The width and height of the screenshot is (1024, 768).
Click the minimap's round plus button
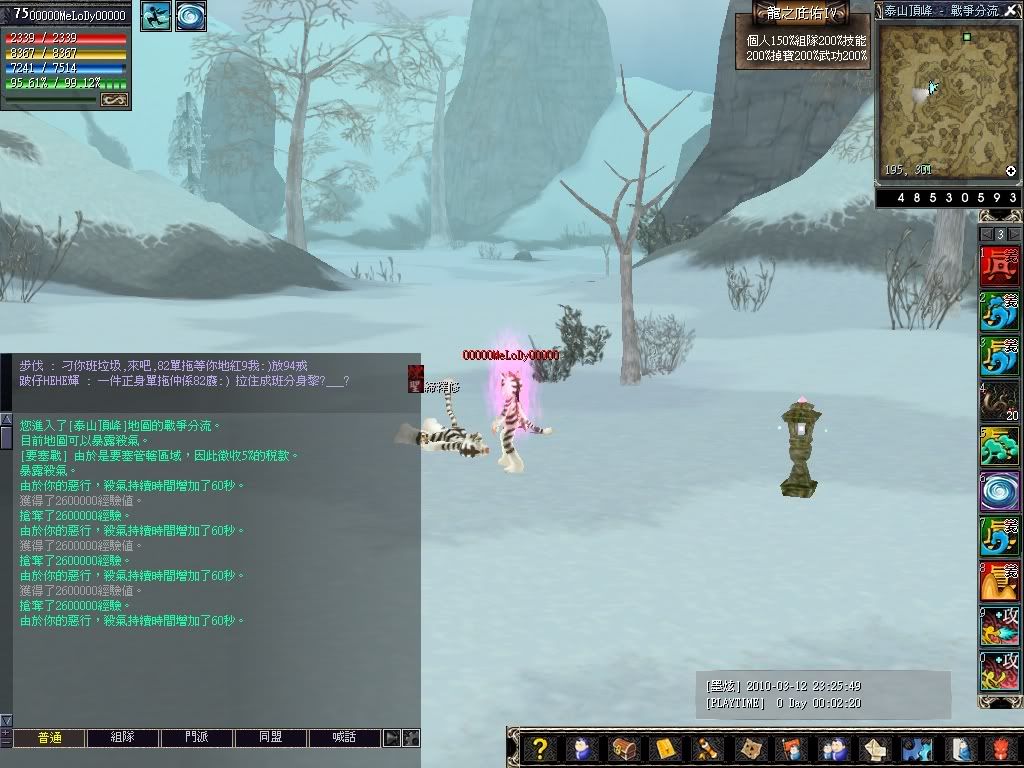[1010, 171]
